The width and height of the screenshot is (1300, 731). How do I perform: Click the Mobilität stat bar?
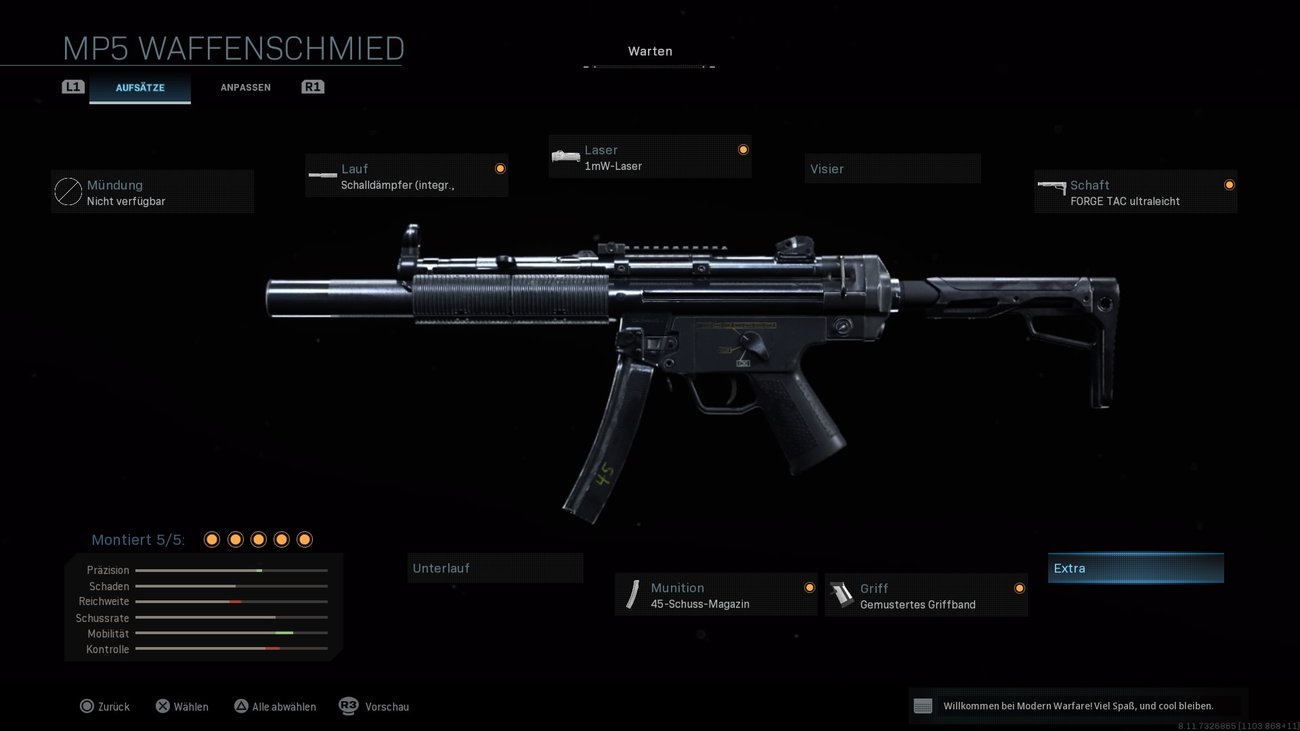point(231,633)
